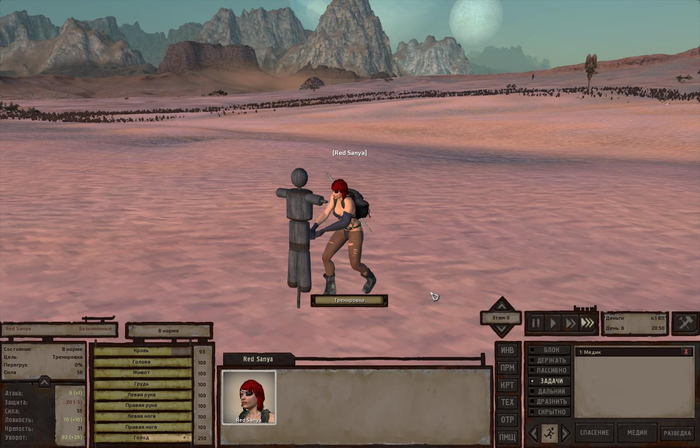Toggle the ПАССИВНО passive option
The height and width of the screenshot is (448, 700).
click(x=550, y=371)
